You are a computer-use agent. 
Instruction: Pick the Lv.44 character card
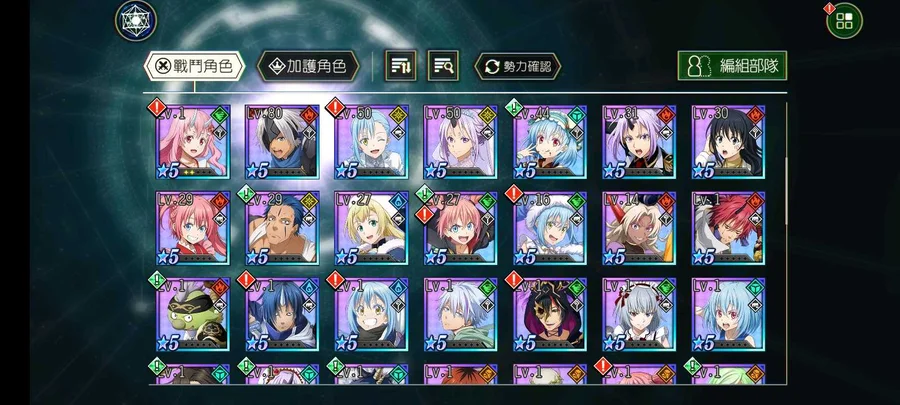pos(549,141)
